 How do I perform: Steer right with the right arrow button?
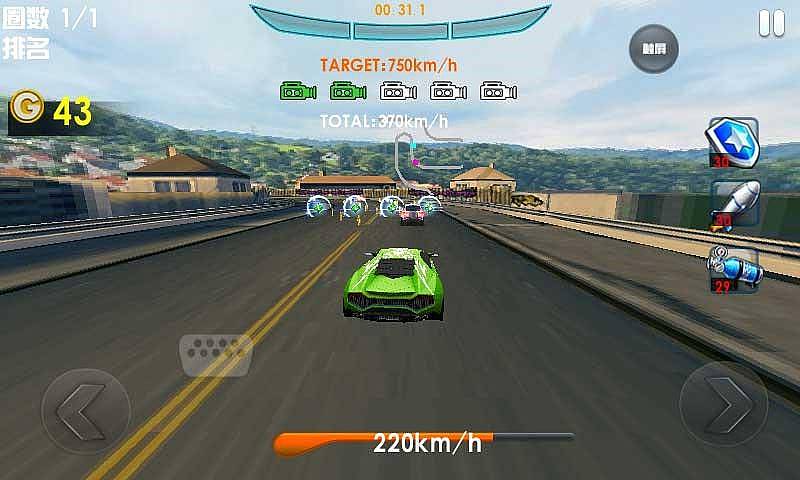click(x=723, y=405)
